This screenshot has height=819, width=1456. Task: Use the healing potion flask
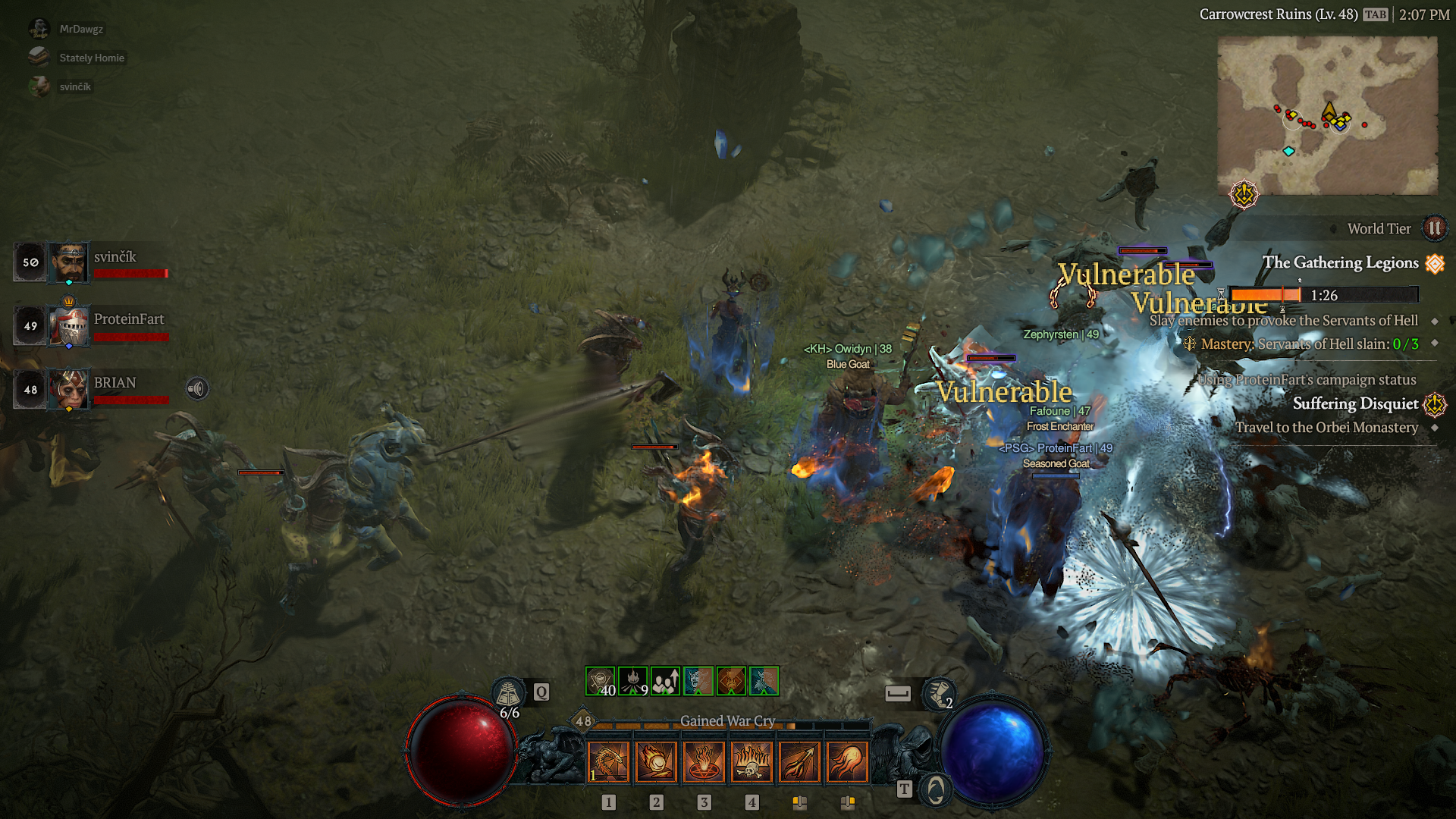tap(507, 693)
